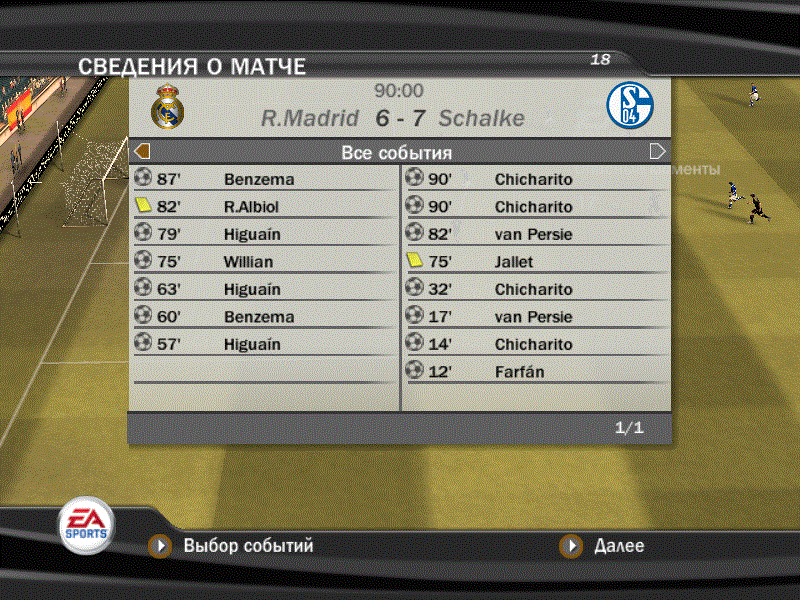This screenshot has height=614, width=800.
Task: Choose Higuaín's 57' goal row
Action: click(264, 345)
